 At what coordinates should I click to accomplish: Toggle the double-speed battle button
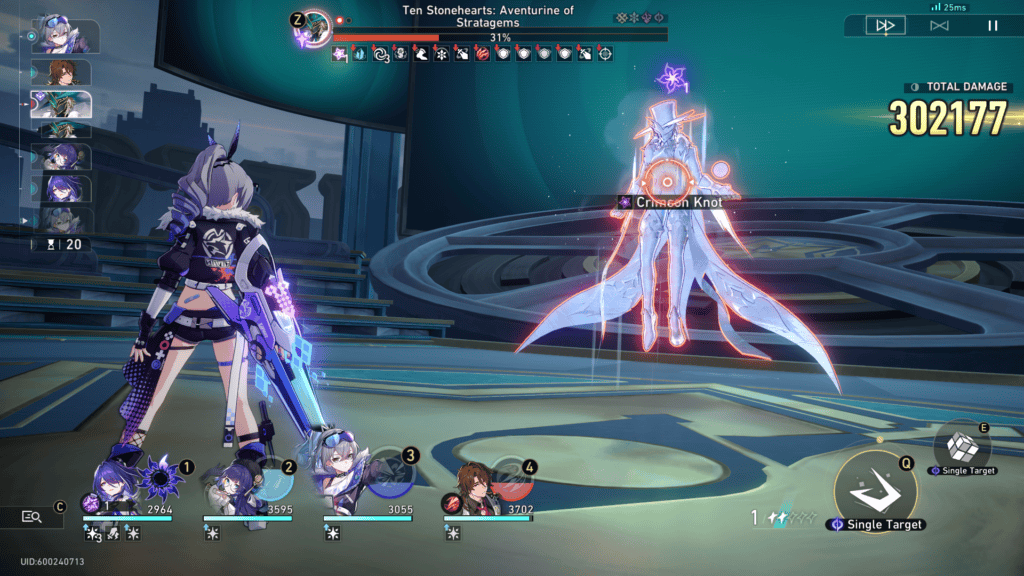[x=885, y=26]
